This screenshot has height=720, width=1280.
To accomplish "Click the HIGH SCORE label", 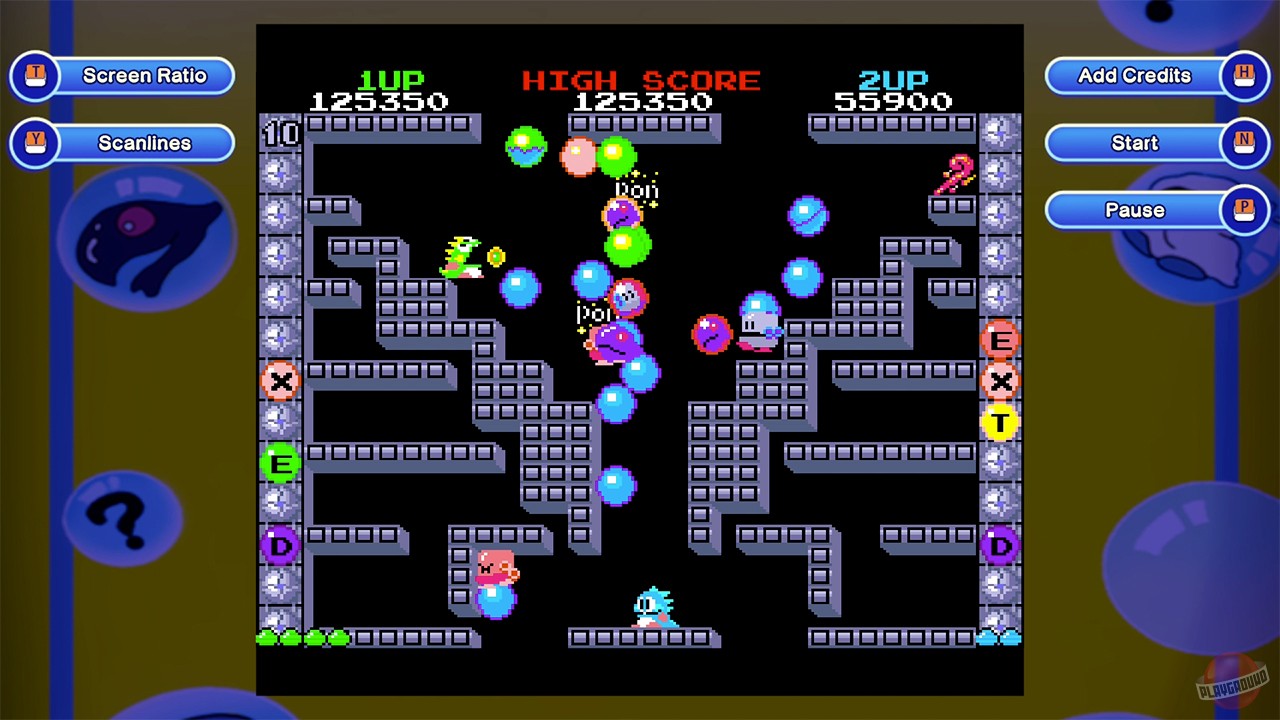I will pos(643,81).
